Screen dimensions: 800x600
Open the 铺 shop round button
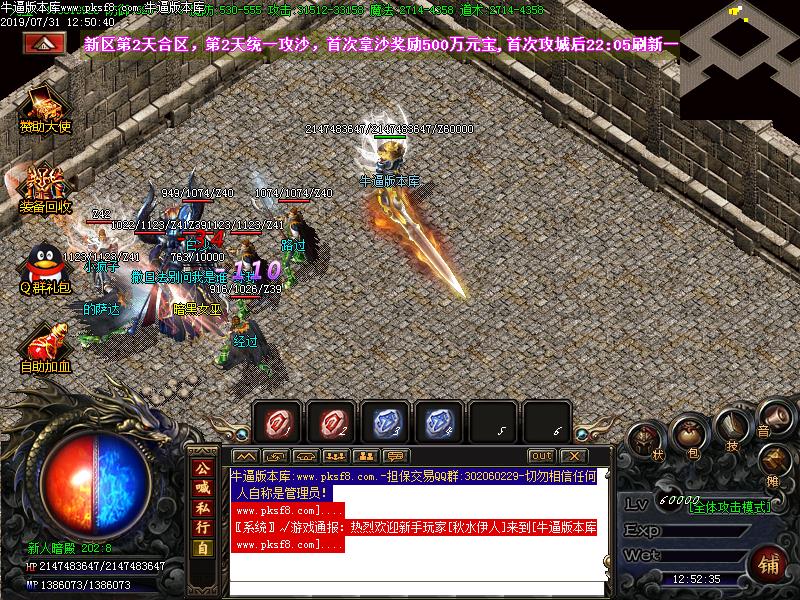pos(770,564)
